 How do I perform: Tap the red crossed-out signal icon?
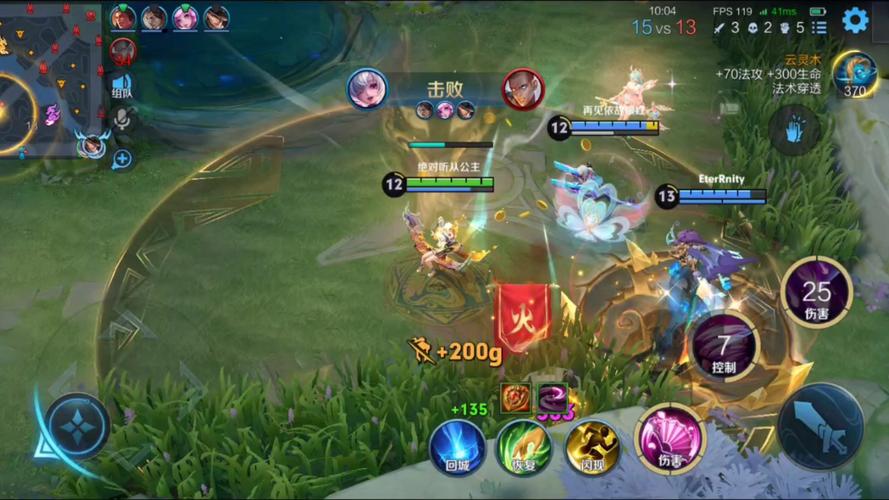(122, 50)
